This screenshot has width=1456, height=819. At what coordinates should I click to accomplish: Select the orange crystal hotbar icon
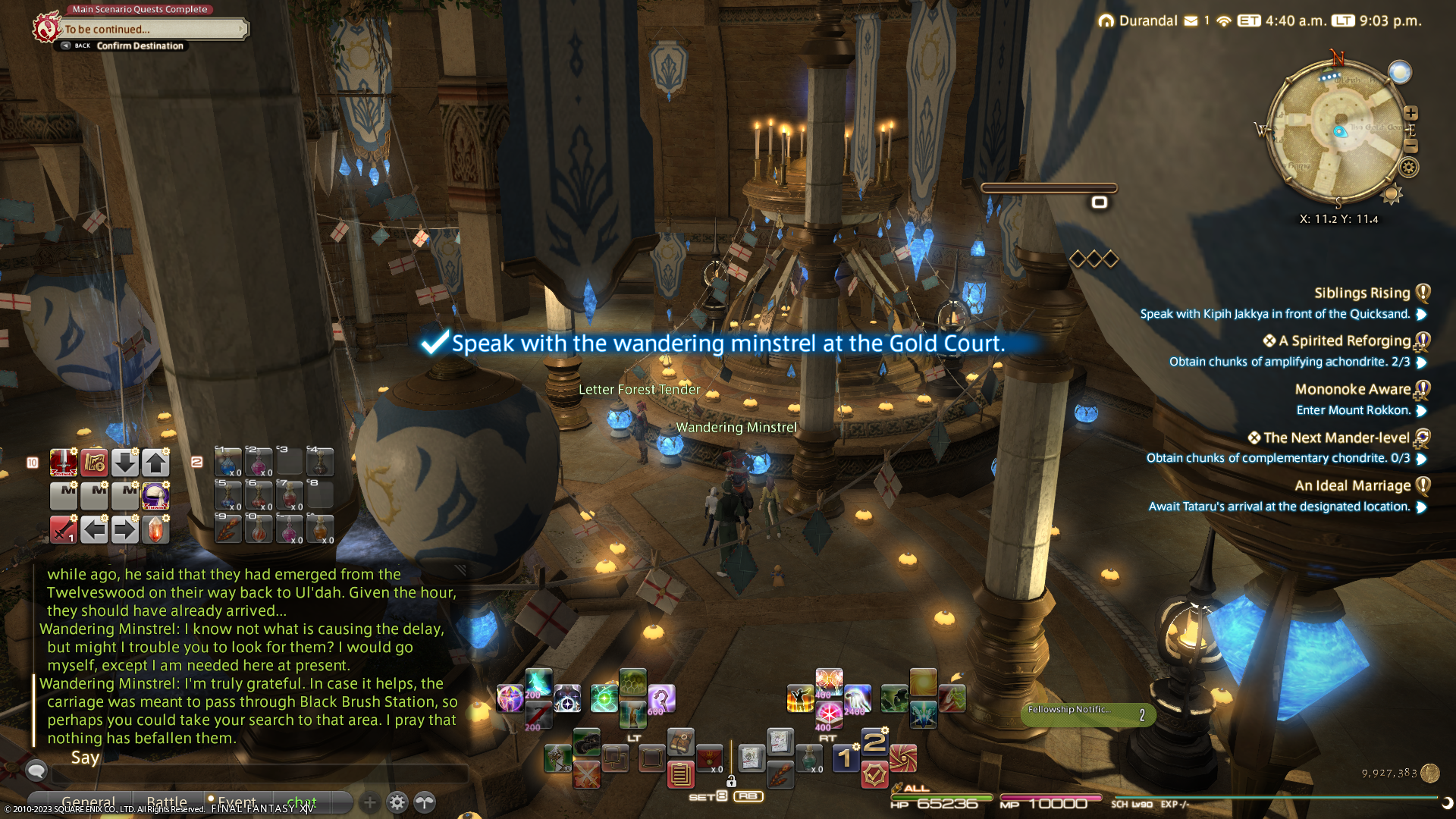155,529
